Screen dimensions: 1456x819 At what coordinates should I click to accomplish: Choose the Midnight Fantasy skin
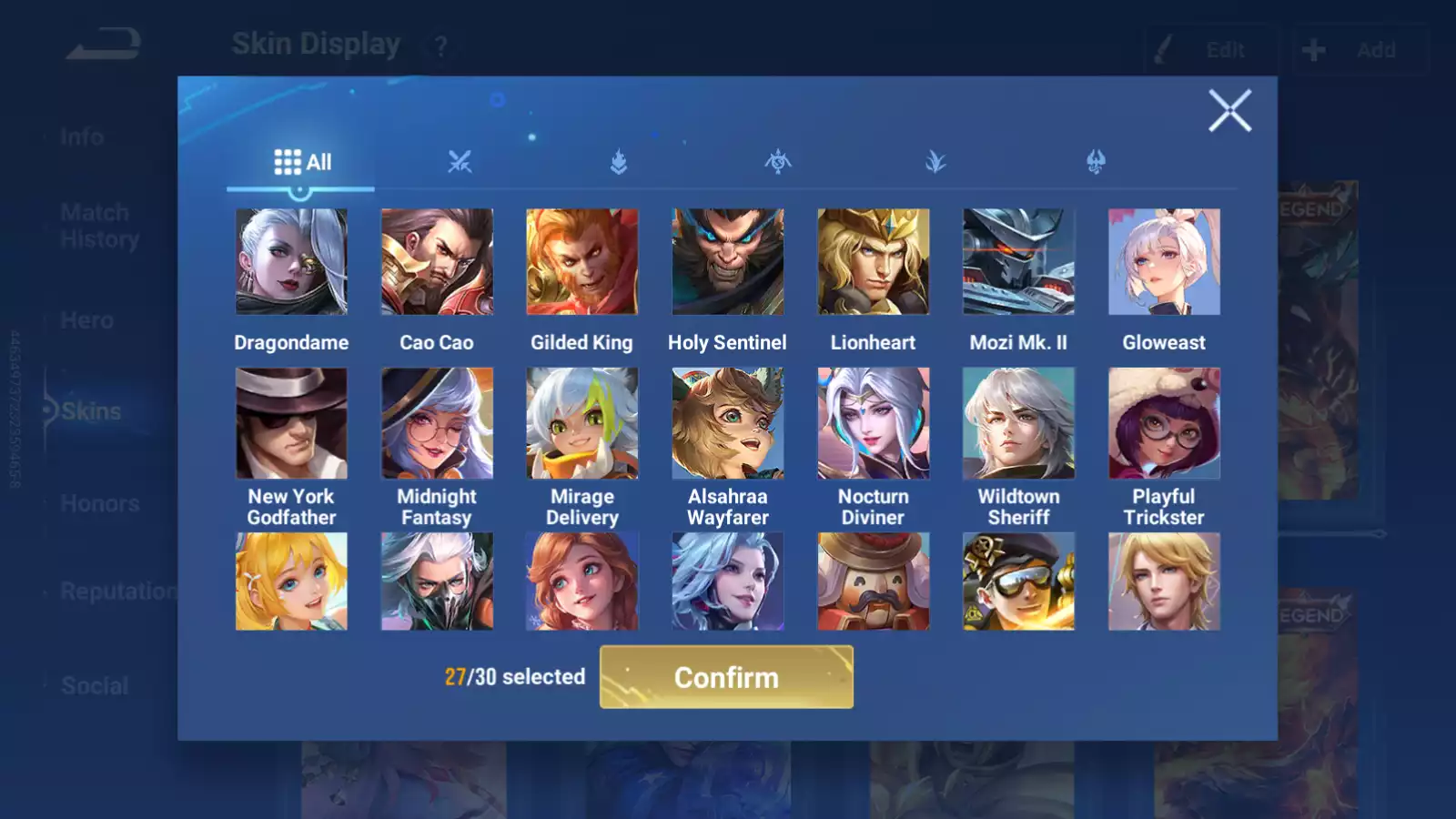(x=437, y=423)
